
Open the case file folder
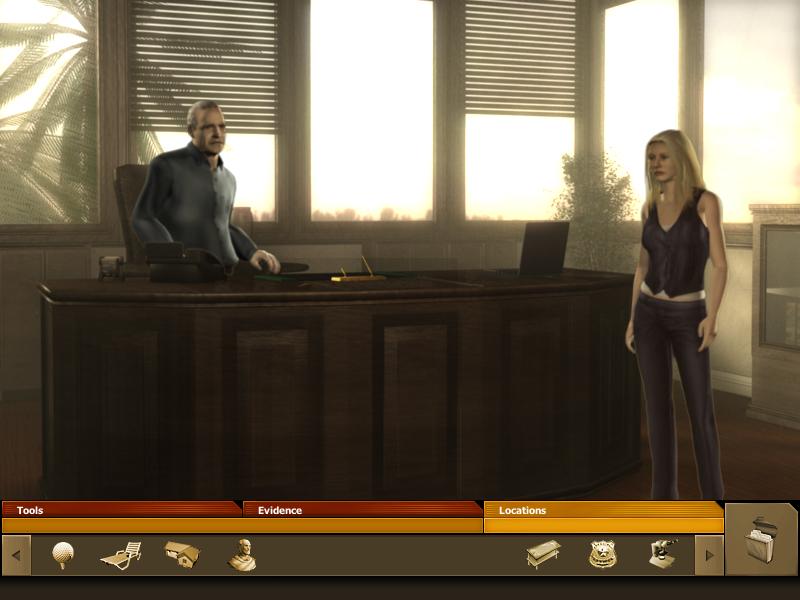762,540
